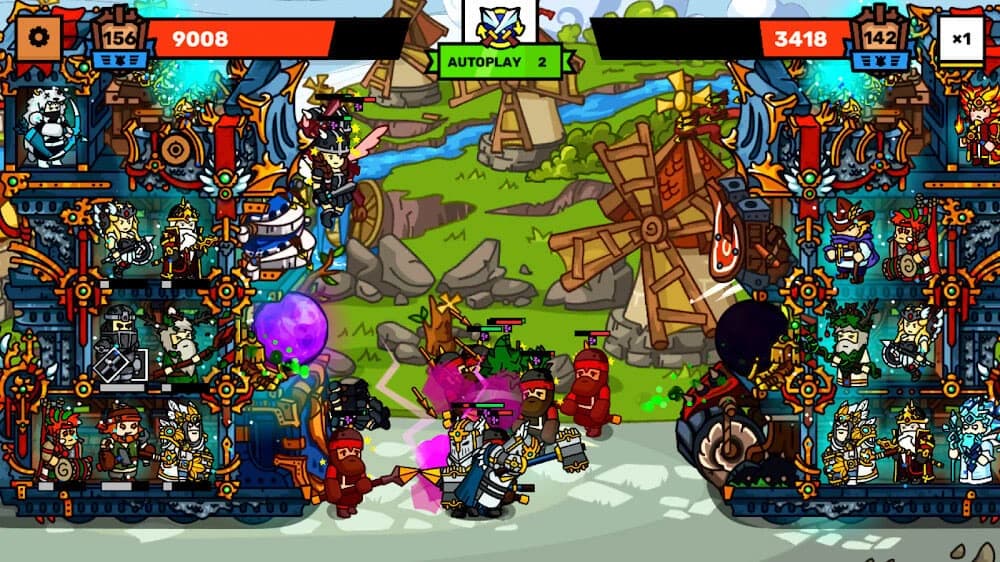Open the gear settings menu

39,39
